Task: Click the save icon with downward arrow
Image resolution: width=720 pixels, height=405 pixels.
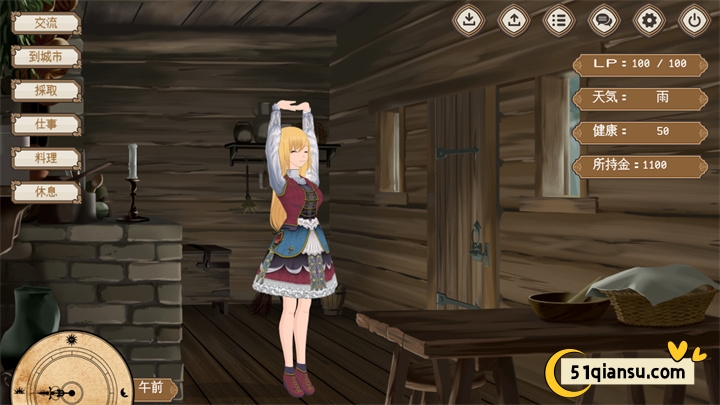Action: click(468, 19)
